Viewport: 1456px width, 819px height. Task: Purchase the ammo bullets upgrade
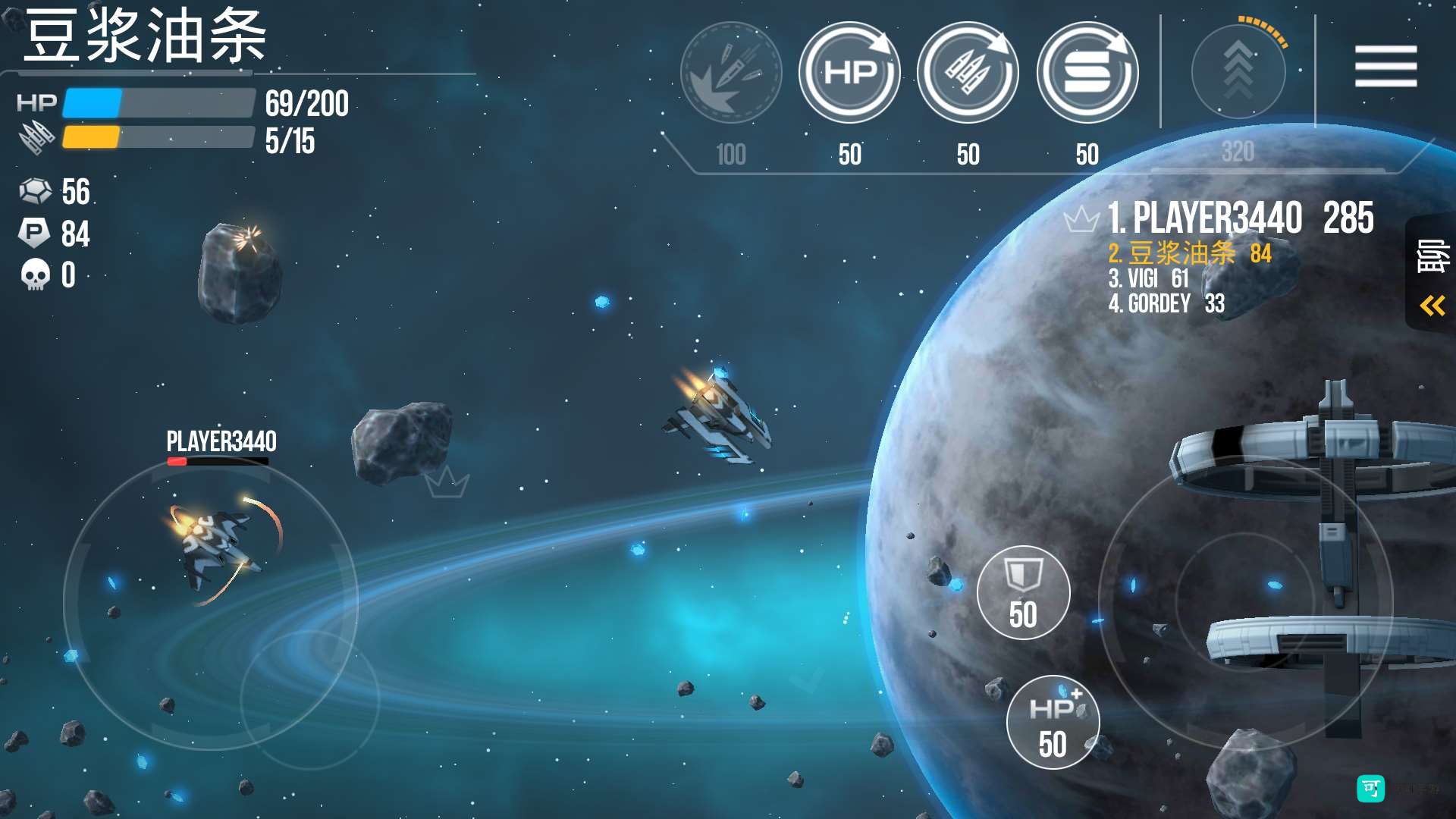pos(968,73)
